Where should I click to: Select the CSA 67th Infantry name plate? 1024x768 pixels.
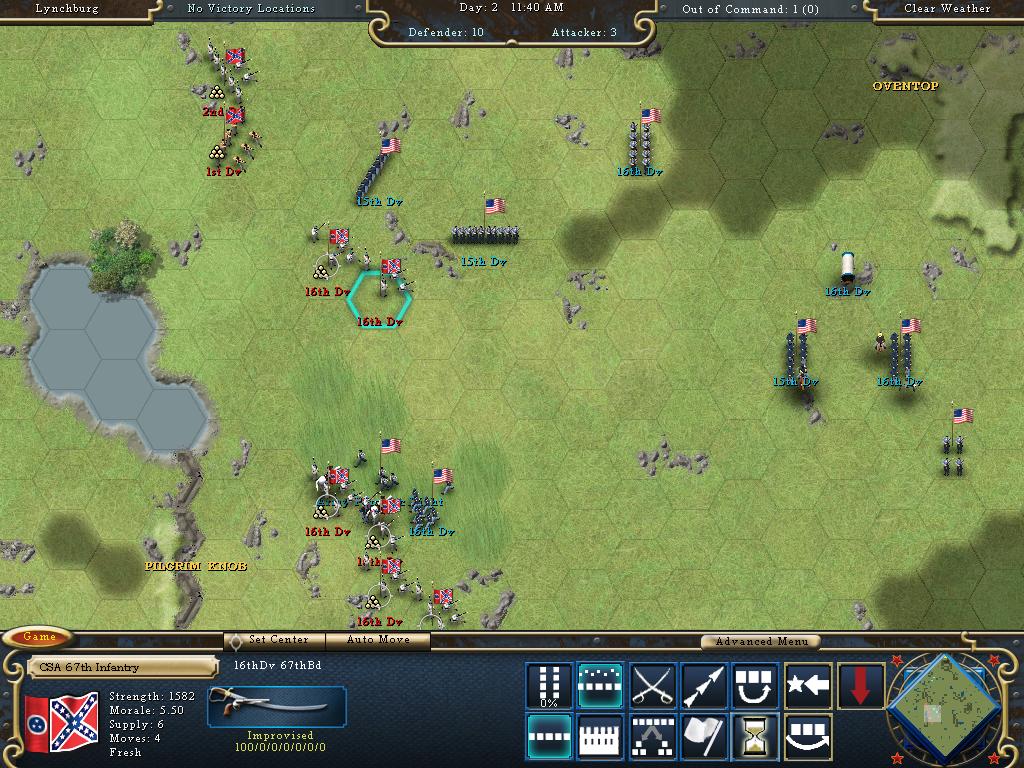point(122,667)
